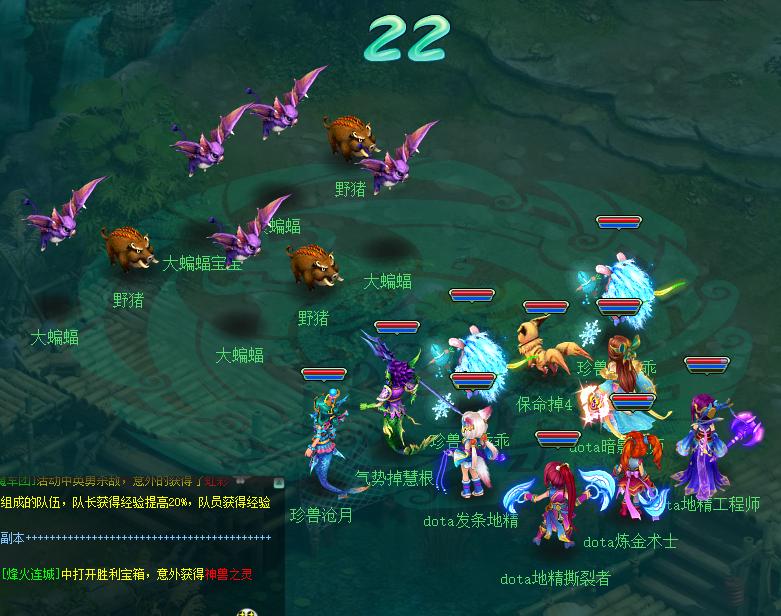Select the chat line about 队长获得经验提高20%

click(x=140, y=503)
